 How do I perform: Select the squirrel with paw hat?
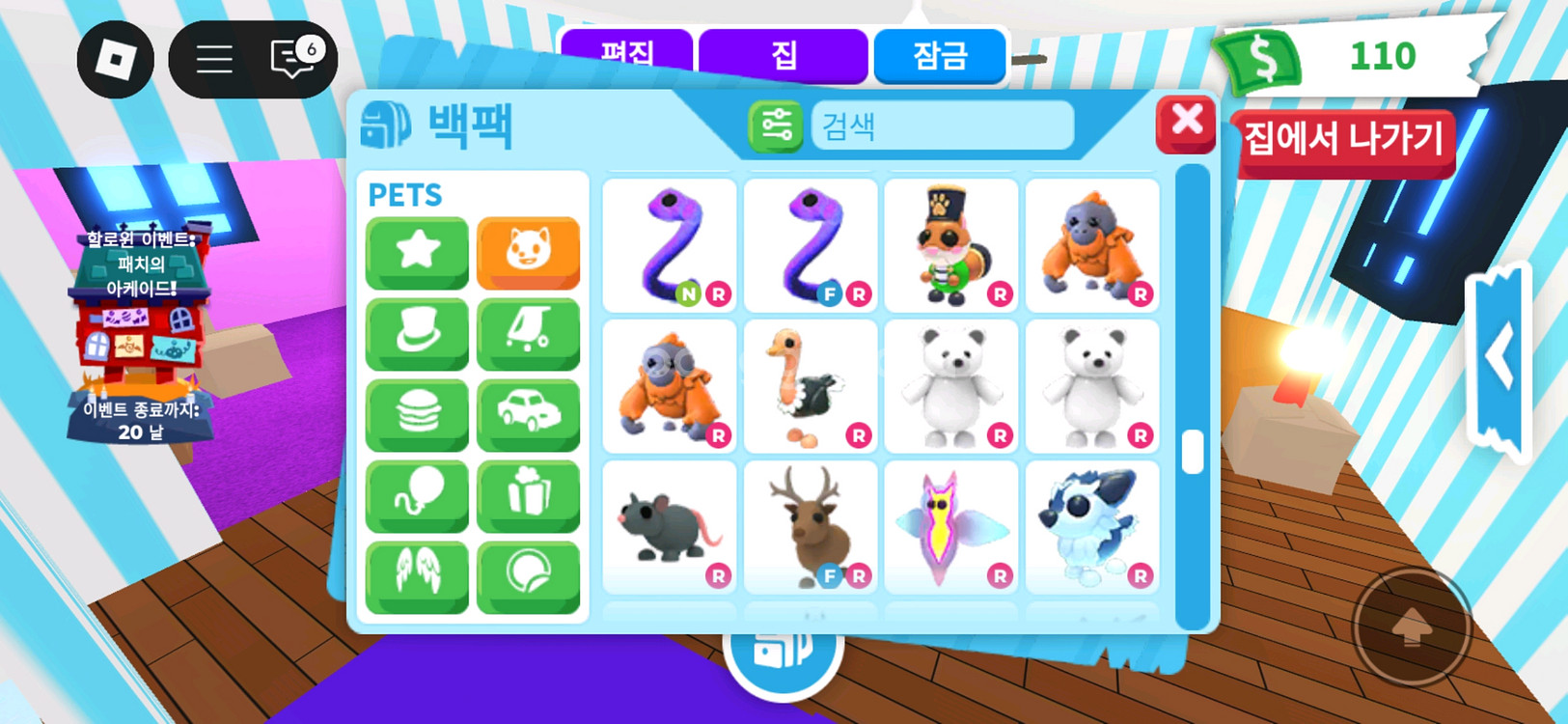[x=950, y=245]
